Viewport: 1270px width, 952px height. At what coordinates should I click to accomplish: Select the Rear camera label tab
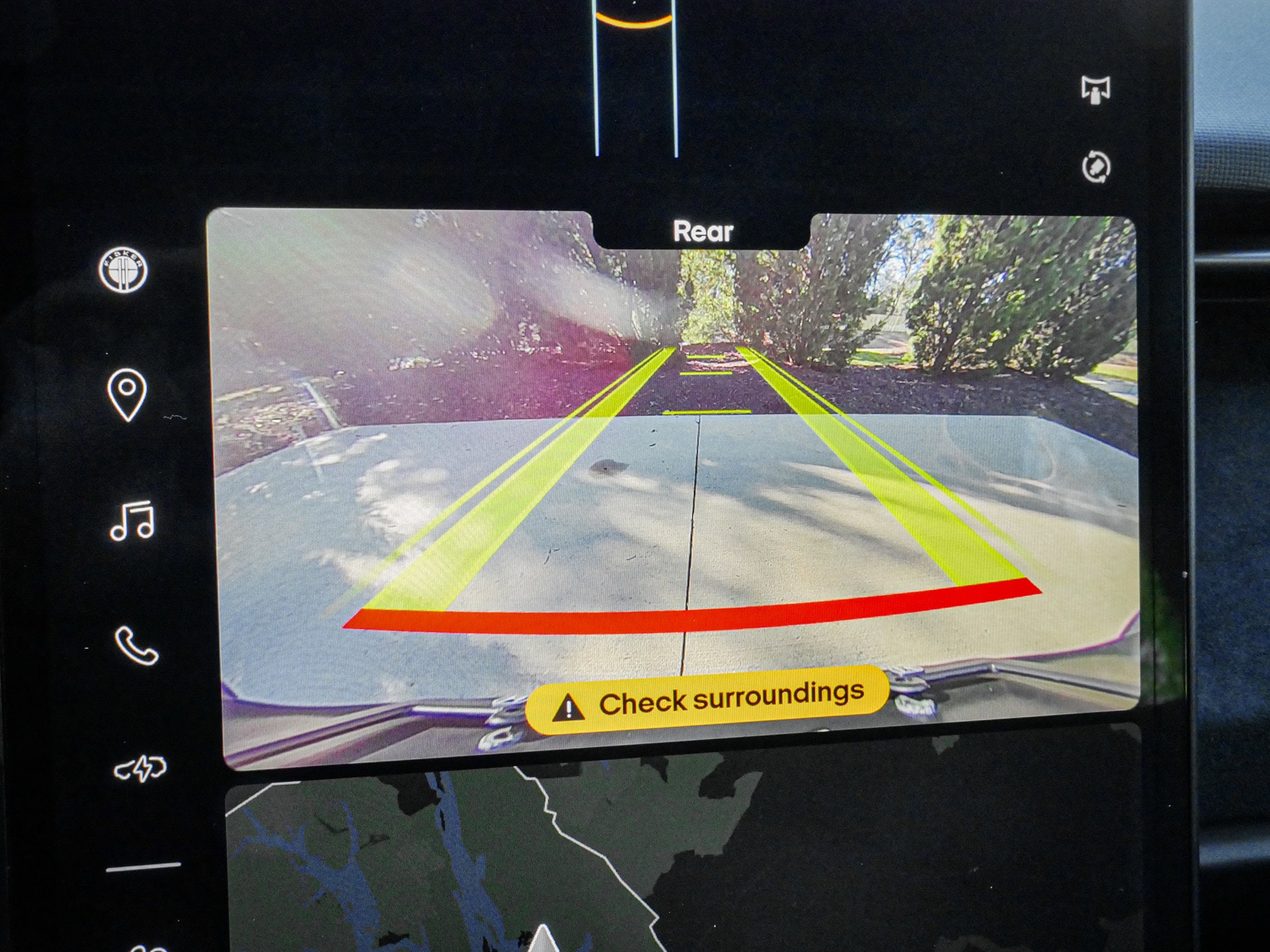703,231
